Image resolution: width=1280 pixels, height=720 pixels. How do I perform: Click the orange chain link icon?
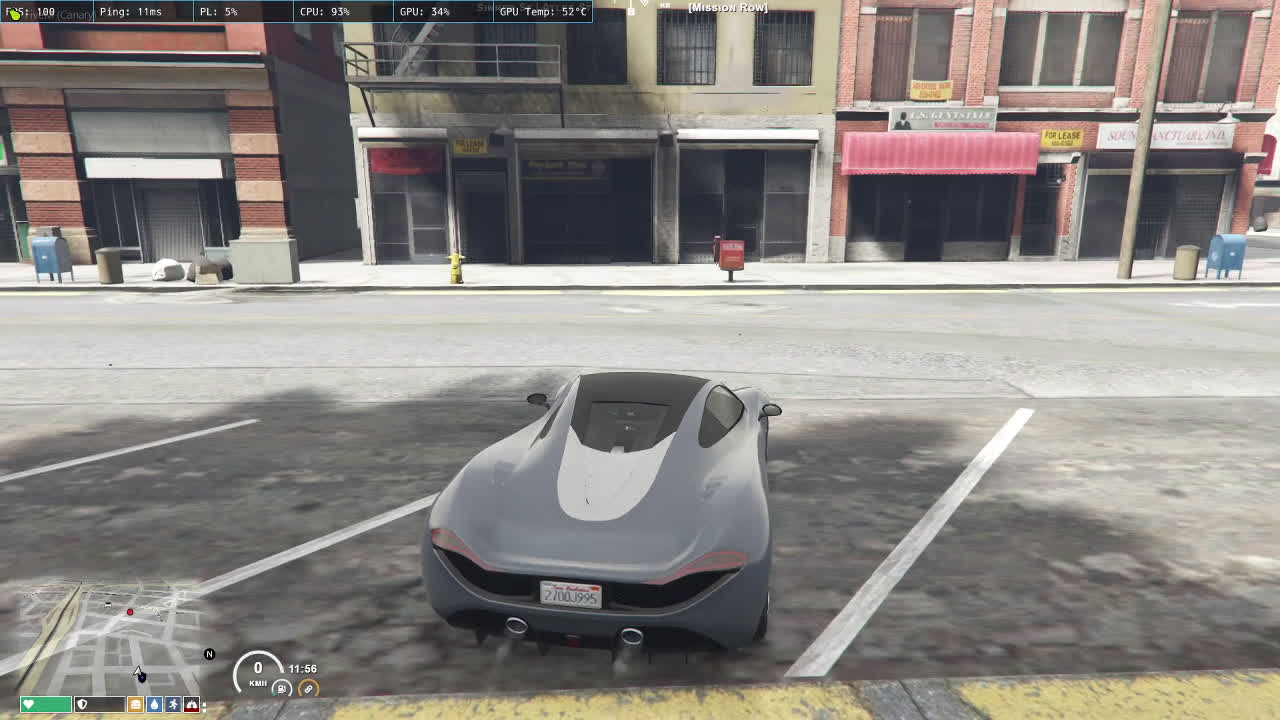click(308, 689)
